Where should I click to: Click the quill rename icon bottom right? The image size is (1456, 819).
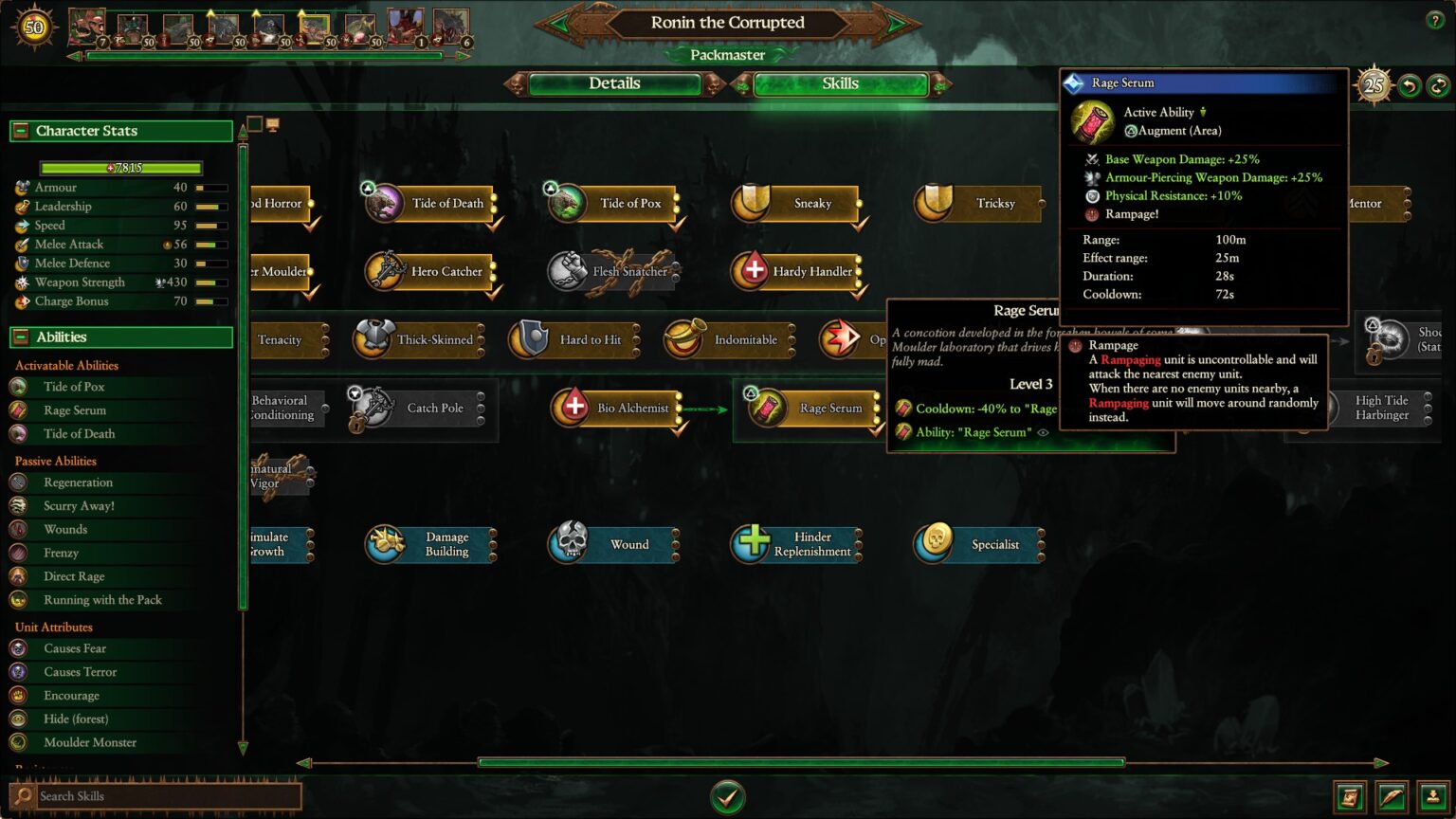pyautogui.click(x=1391, y=797)
